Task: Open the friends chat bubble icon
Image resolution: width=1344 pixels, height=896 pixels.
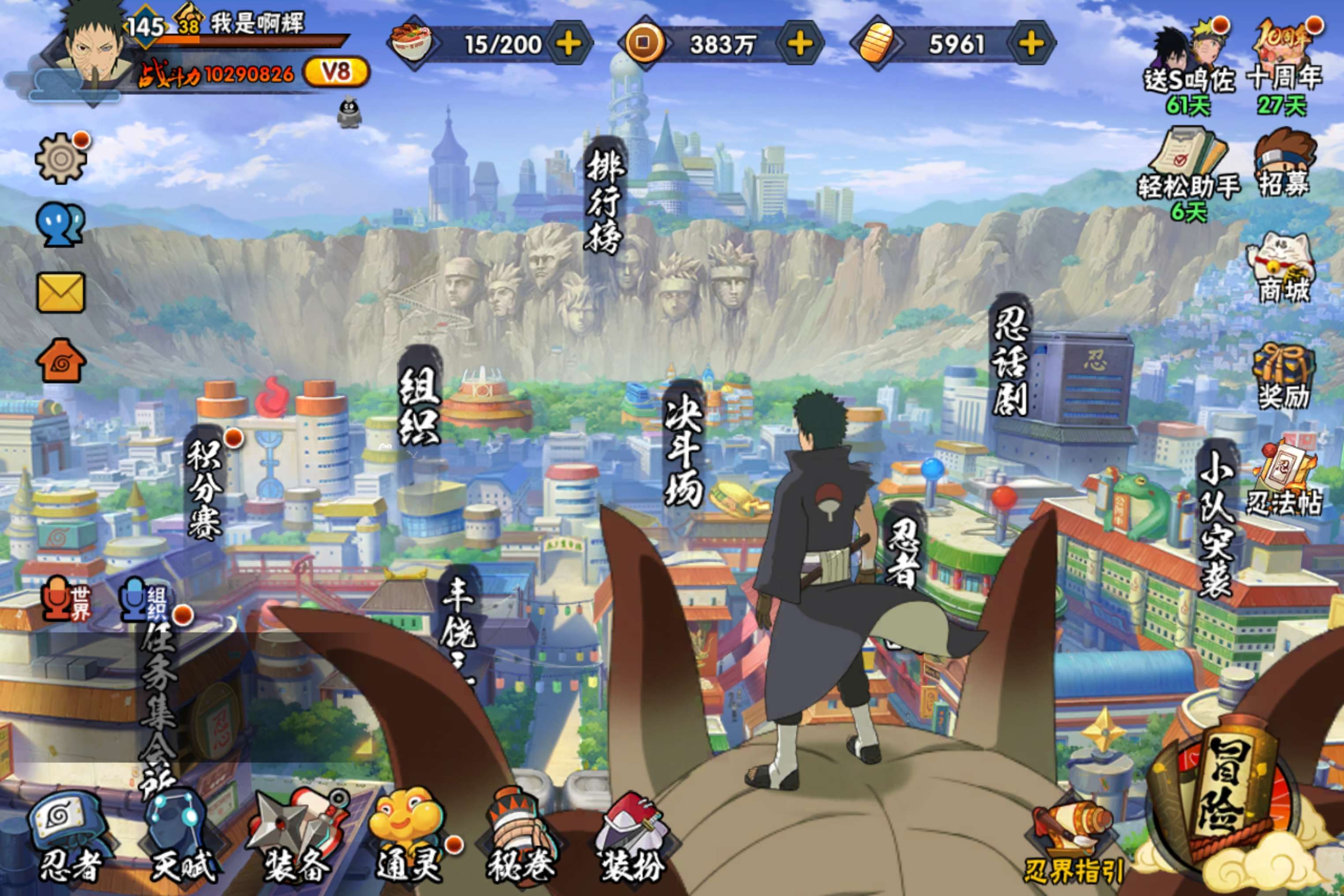Action: click(x=60, y=225)
